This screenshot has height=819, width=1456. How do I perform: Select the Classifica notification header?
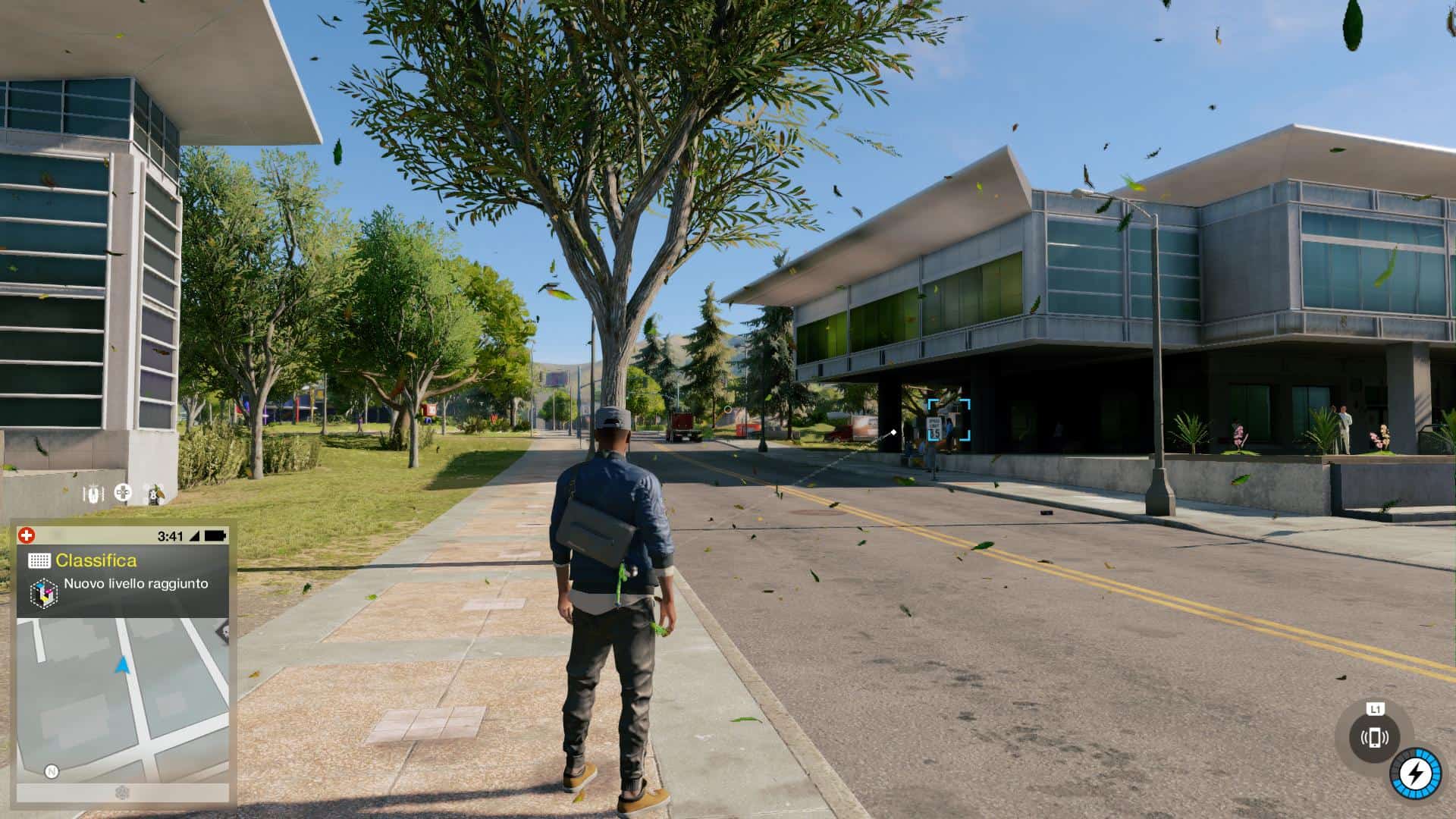pos(96,560)
